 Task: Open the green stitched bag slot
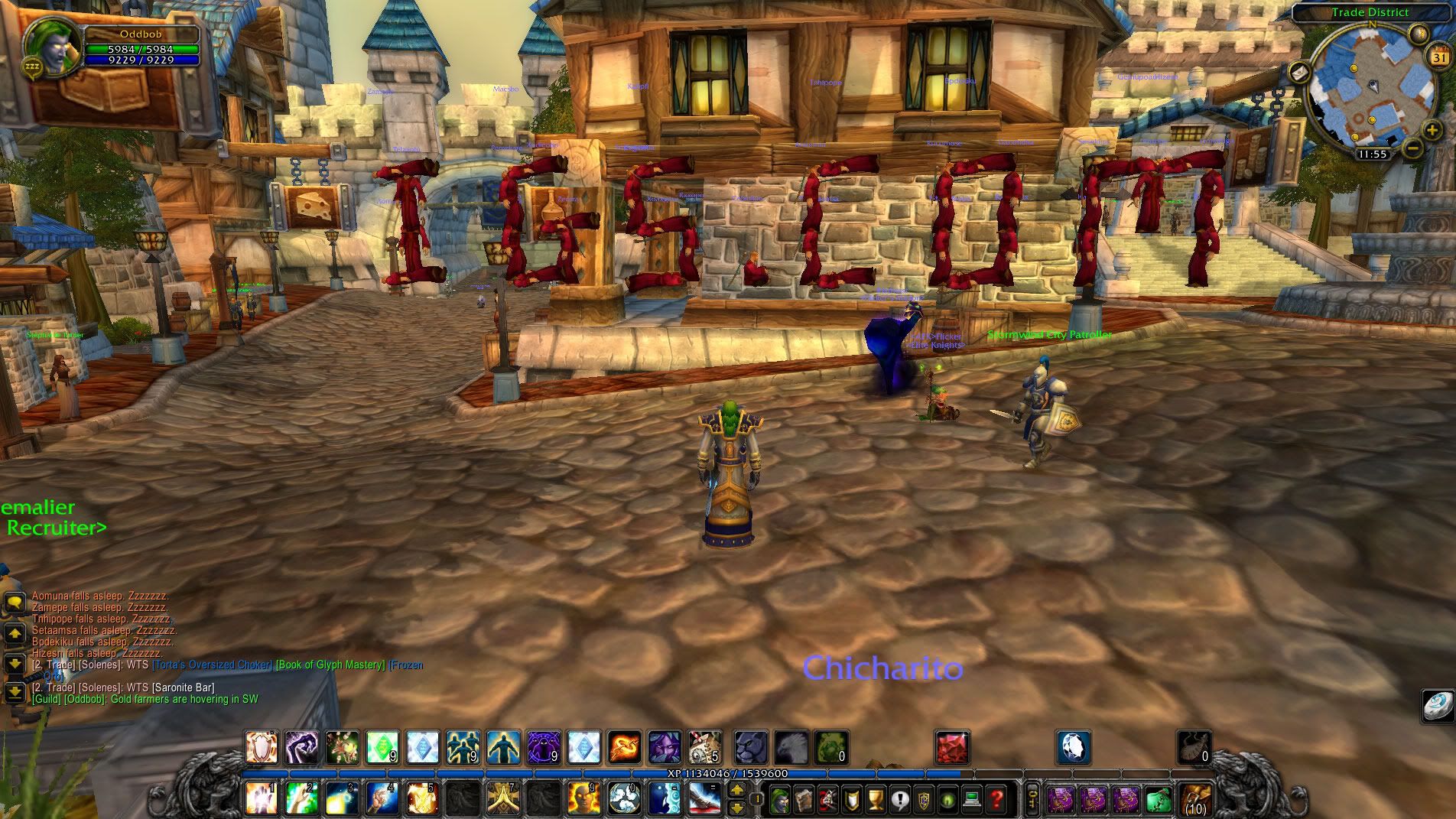click(1160, 800)
